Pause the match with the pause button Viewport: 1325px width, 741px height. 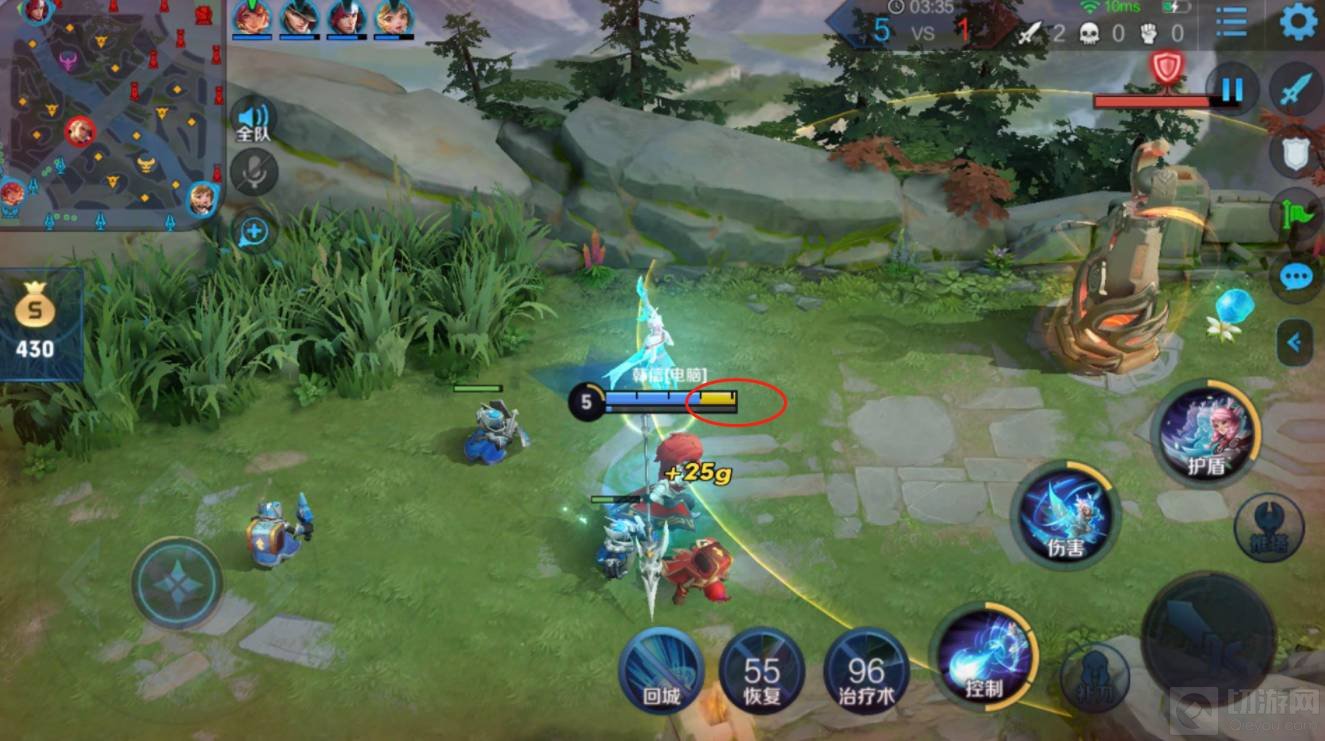(x=1231, y=91)
